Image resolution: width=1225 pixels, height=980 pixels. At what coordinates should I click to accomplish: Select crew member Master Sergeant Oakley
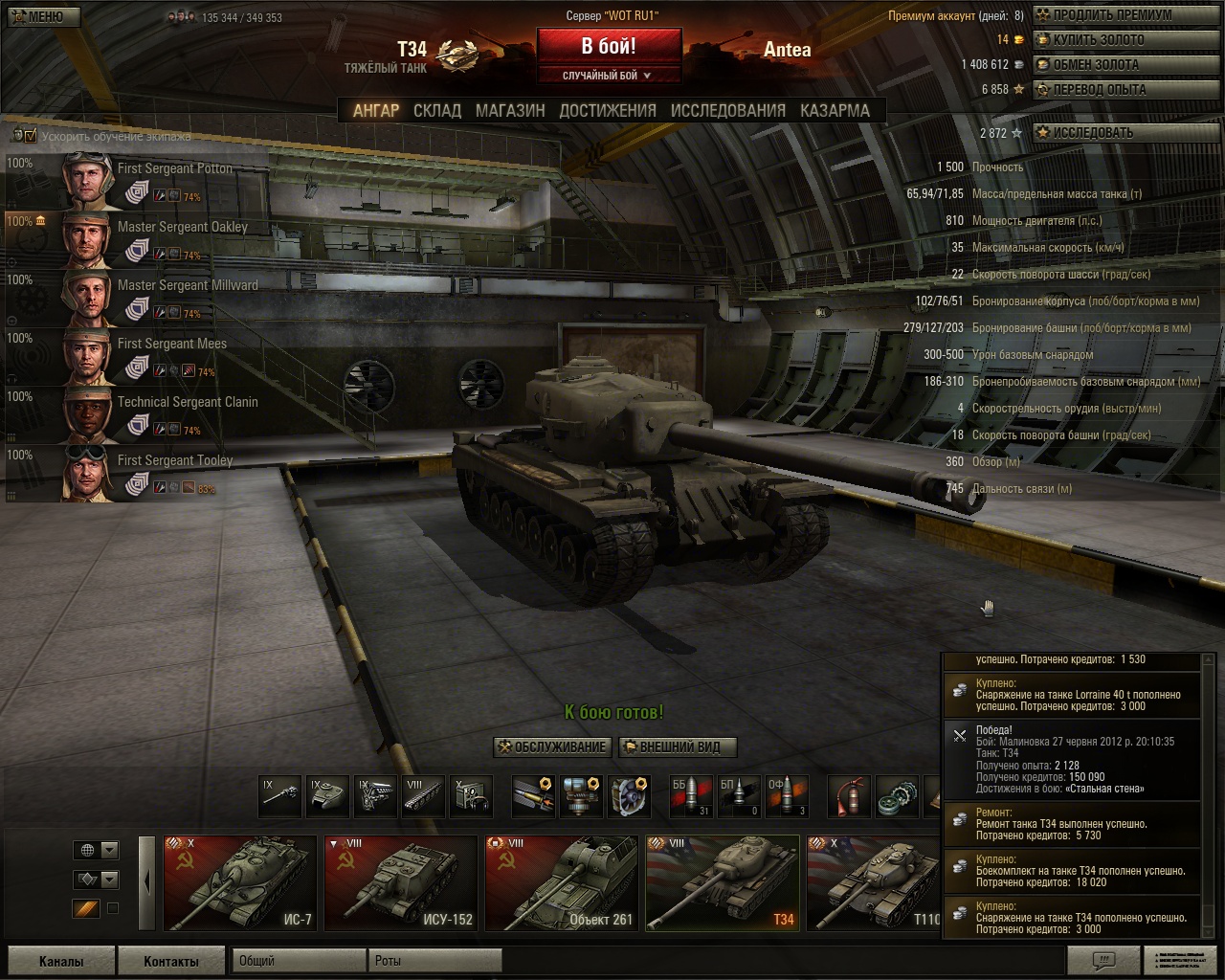coord(182,228)
